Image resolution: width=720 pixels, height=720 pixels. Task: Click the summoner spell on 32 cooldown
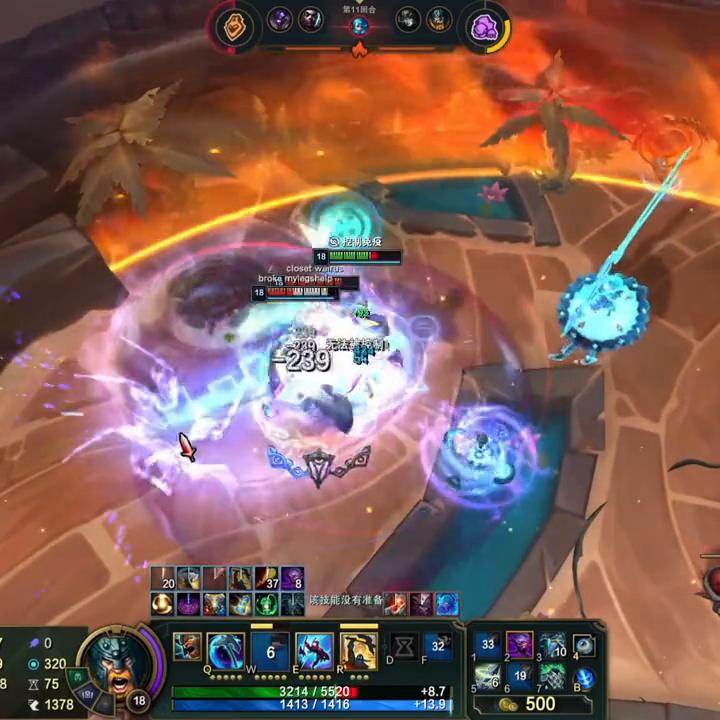pos(437,647)
